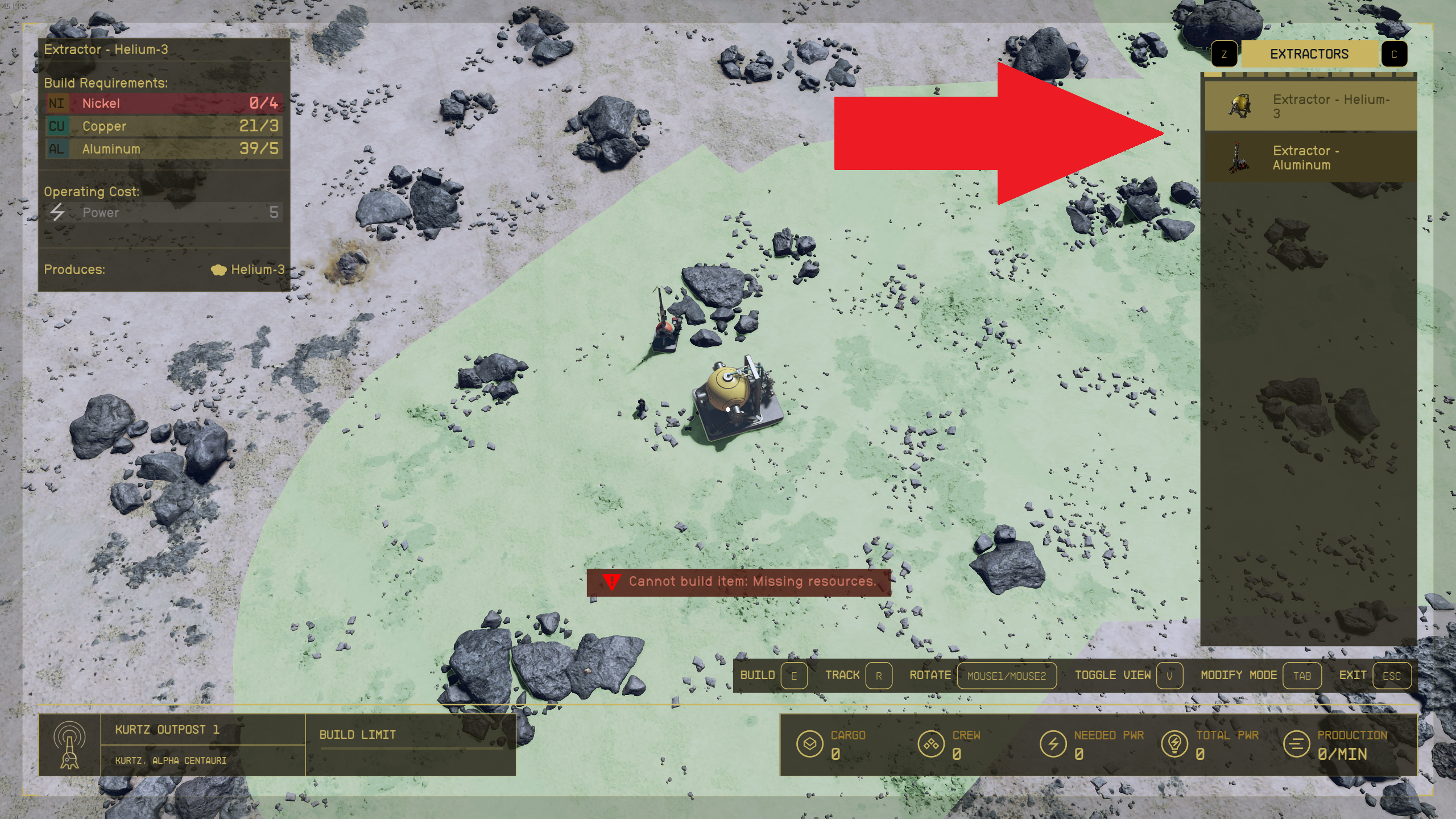
Task: Enable build tracking with the R control
Action: point(880,676)
